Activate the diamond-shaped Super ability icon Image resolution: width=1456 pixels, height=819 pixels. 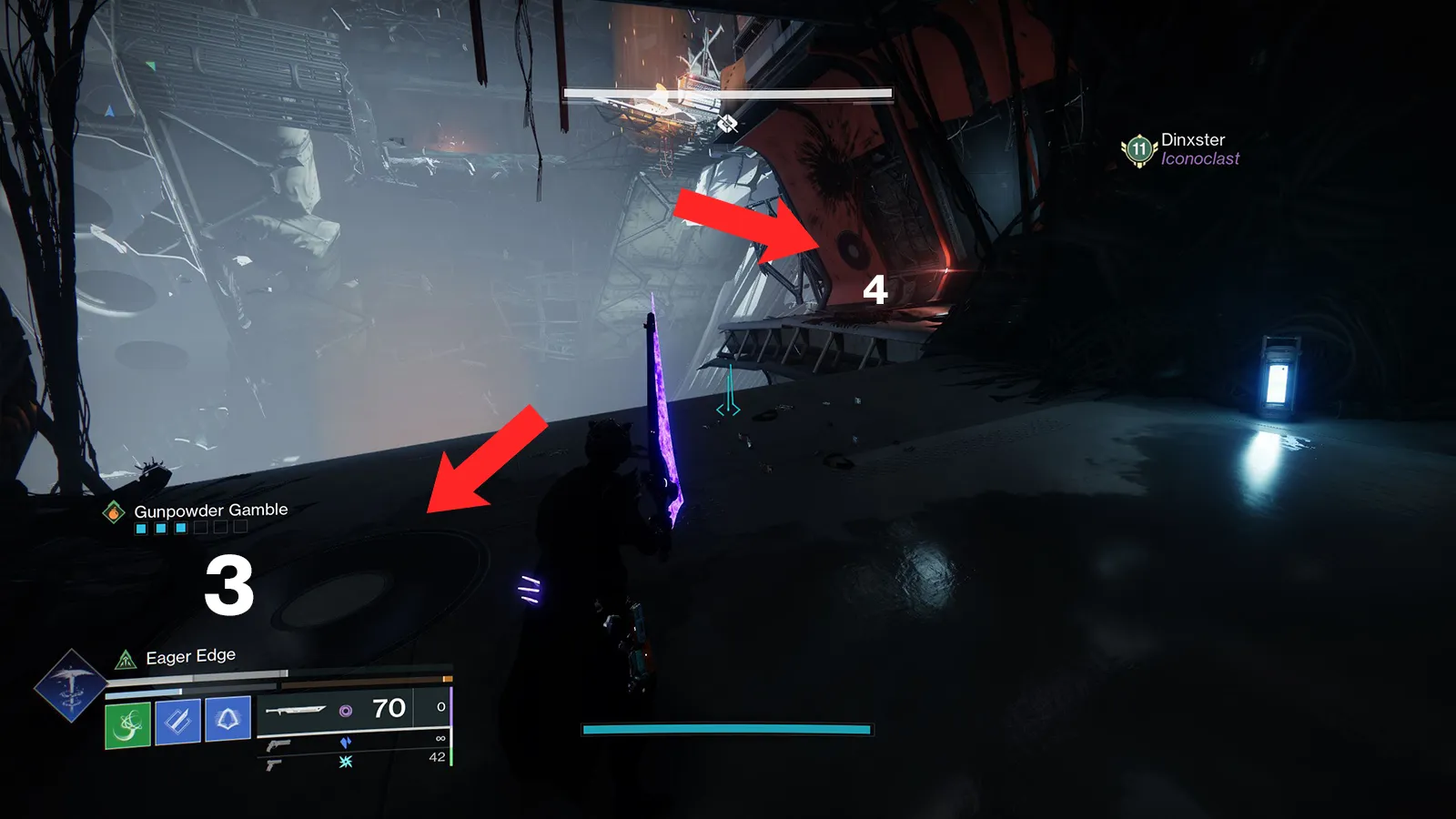(x=70, y=685)
